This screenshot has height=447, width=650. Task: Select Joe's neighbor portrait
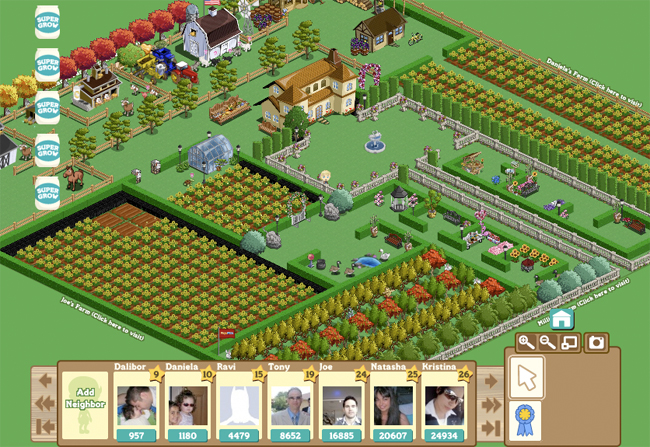[341, 406]
